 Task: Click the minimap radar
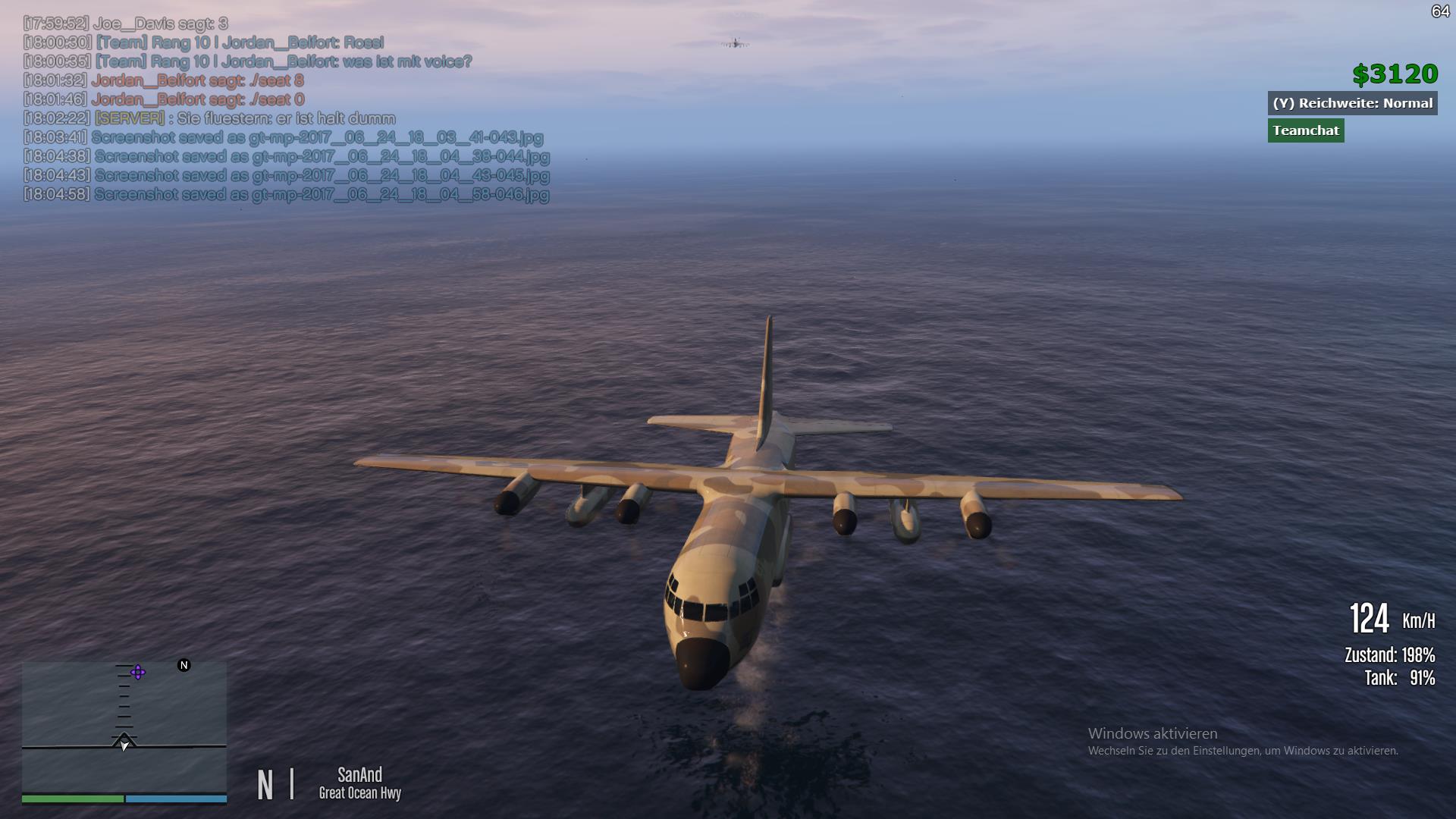pyautogui.click(x=124, y=726)
